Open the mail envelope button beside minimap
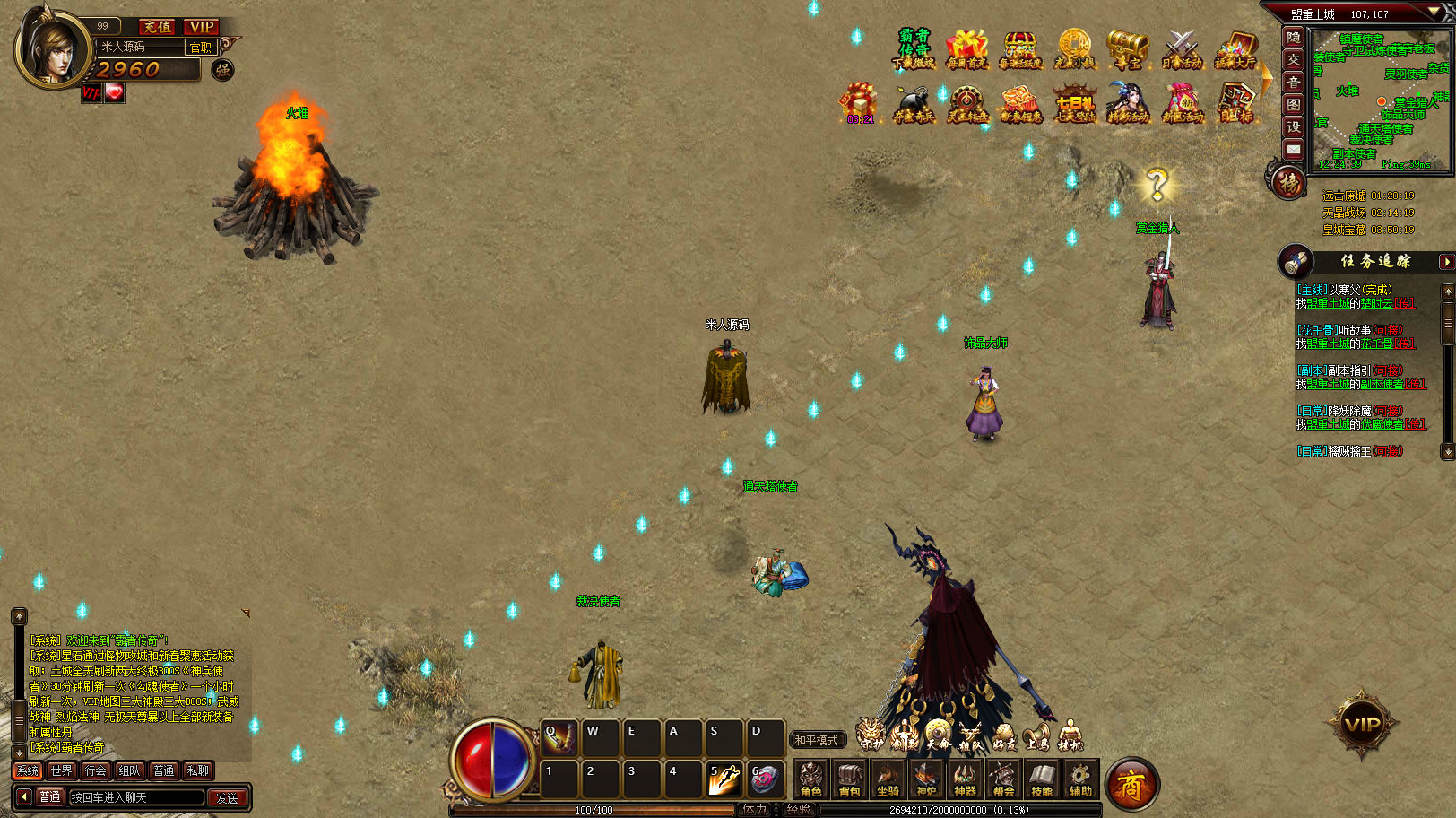Screen dimensions: 1456x818 (x=1294, y=149)
